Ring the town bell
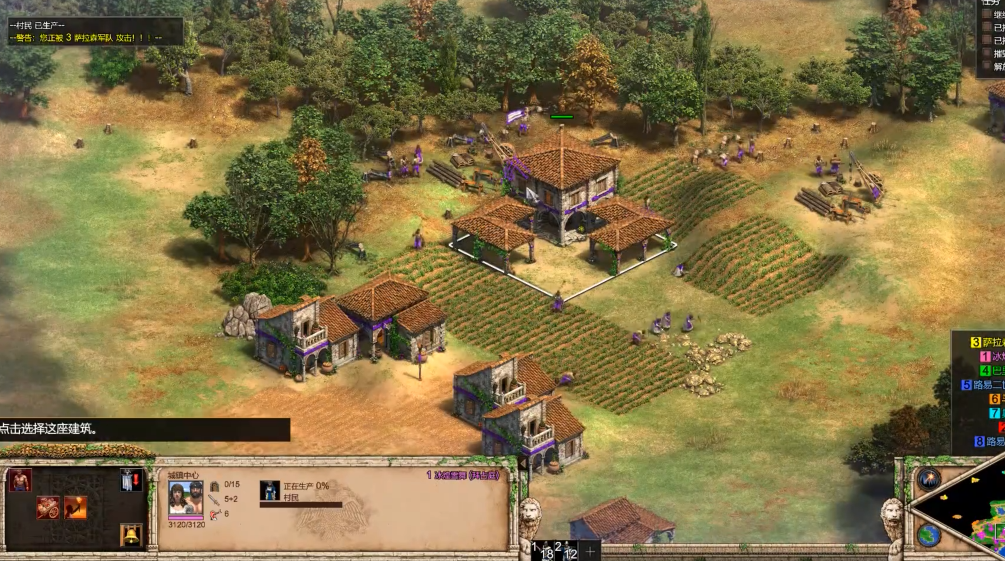1005x561 pixels. (130, 535)
